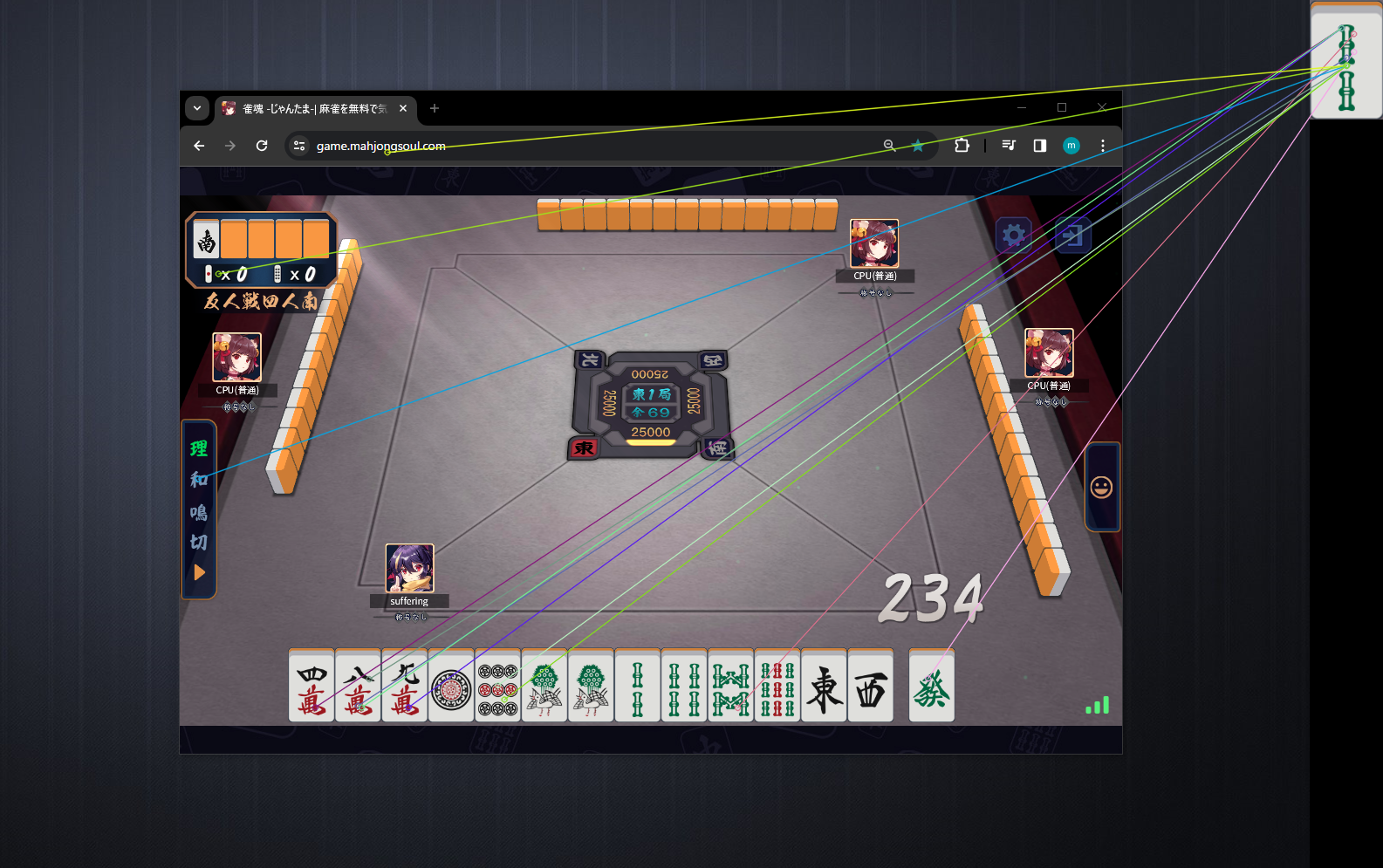Open the Chrome extensions puzzle icon
1383x868 pixels.
pos(961,146)
